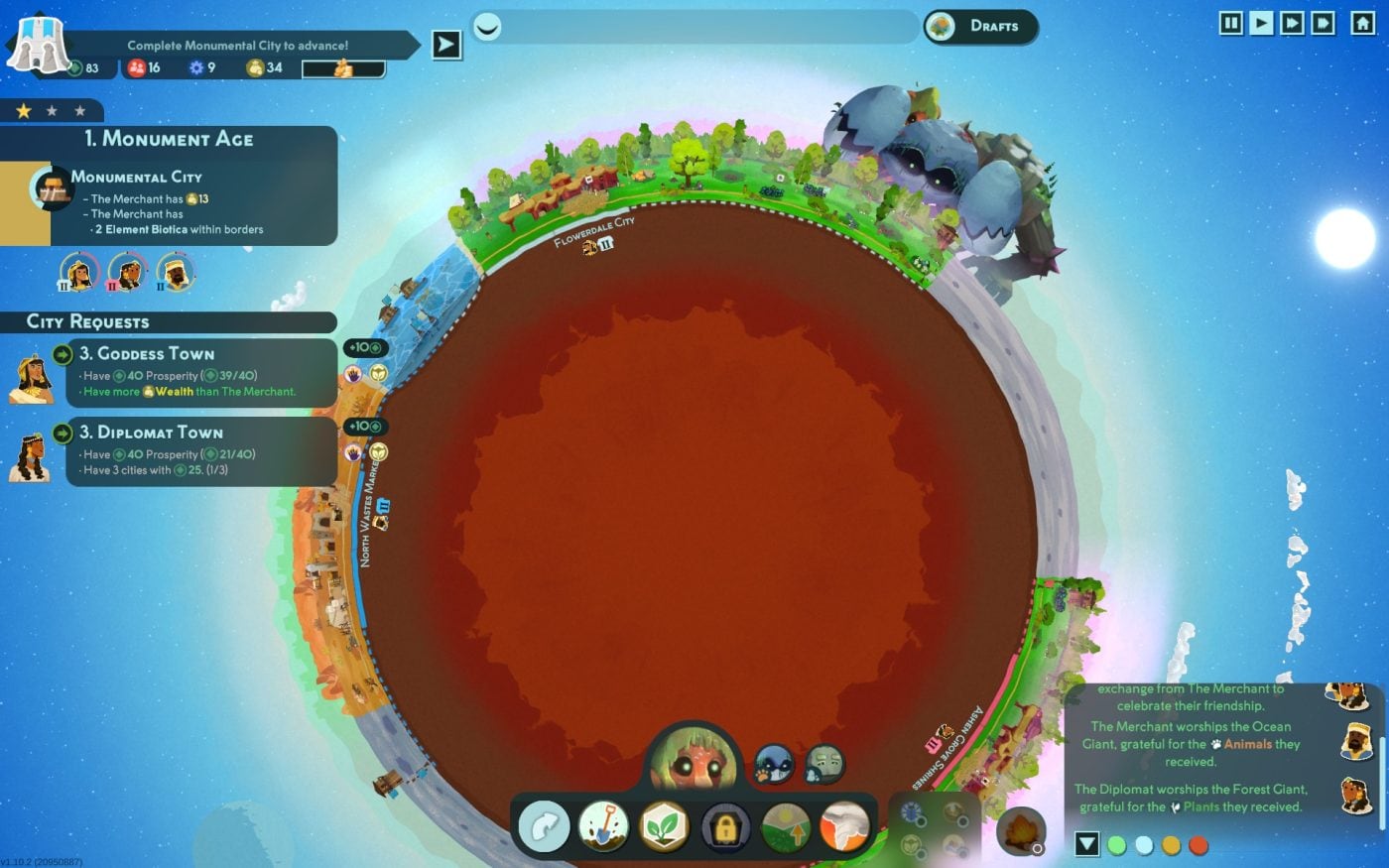Choose the curved arrow tool
1389x868 pixels.
[x=544, y=826]
